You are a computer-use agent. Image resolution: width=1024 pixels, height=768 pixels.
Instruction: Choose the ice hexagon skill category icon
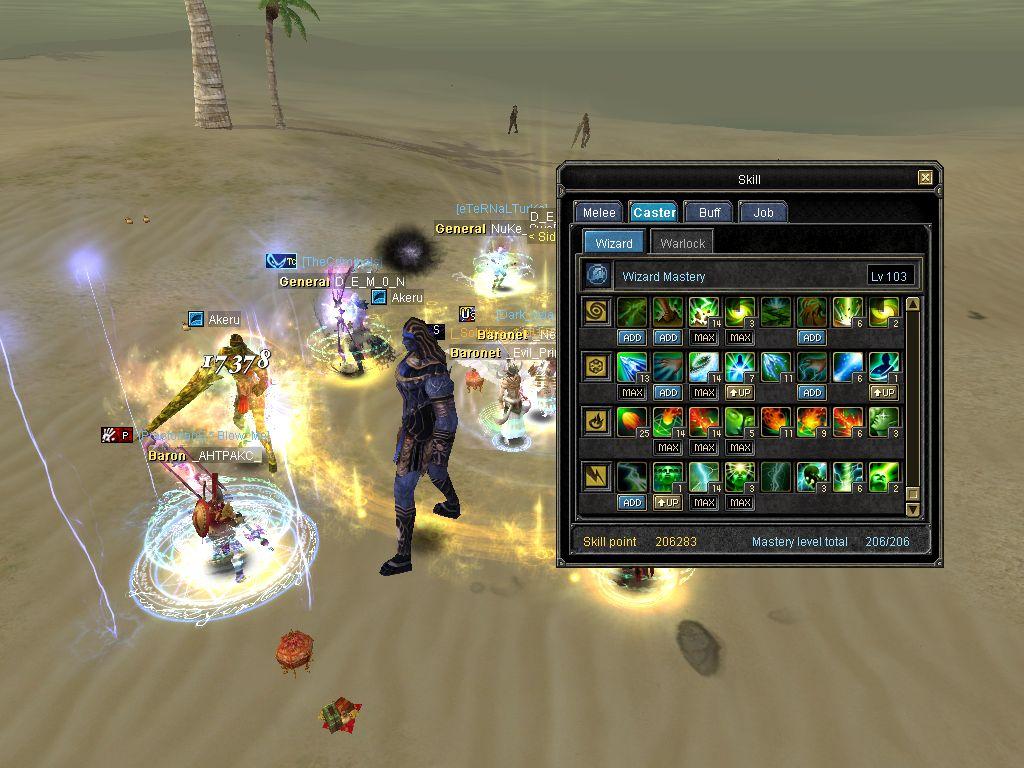tap(598, 367)
